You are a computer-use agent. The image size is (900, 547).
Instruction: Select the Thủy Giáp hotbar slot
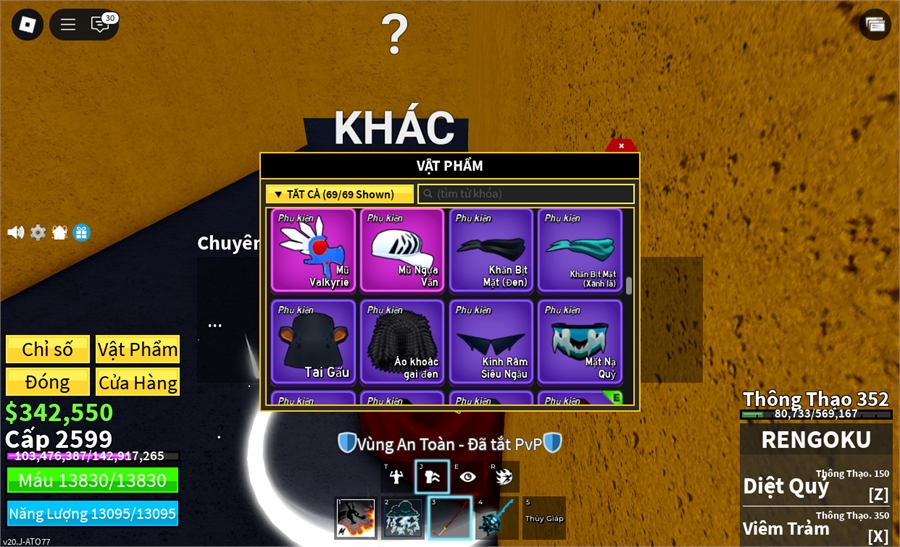pos(543,518)
